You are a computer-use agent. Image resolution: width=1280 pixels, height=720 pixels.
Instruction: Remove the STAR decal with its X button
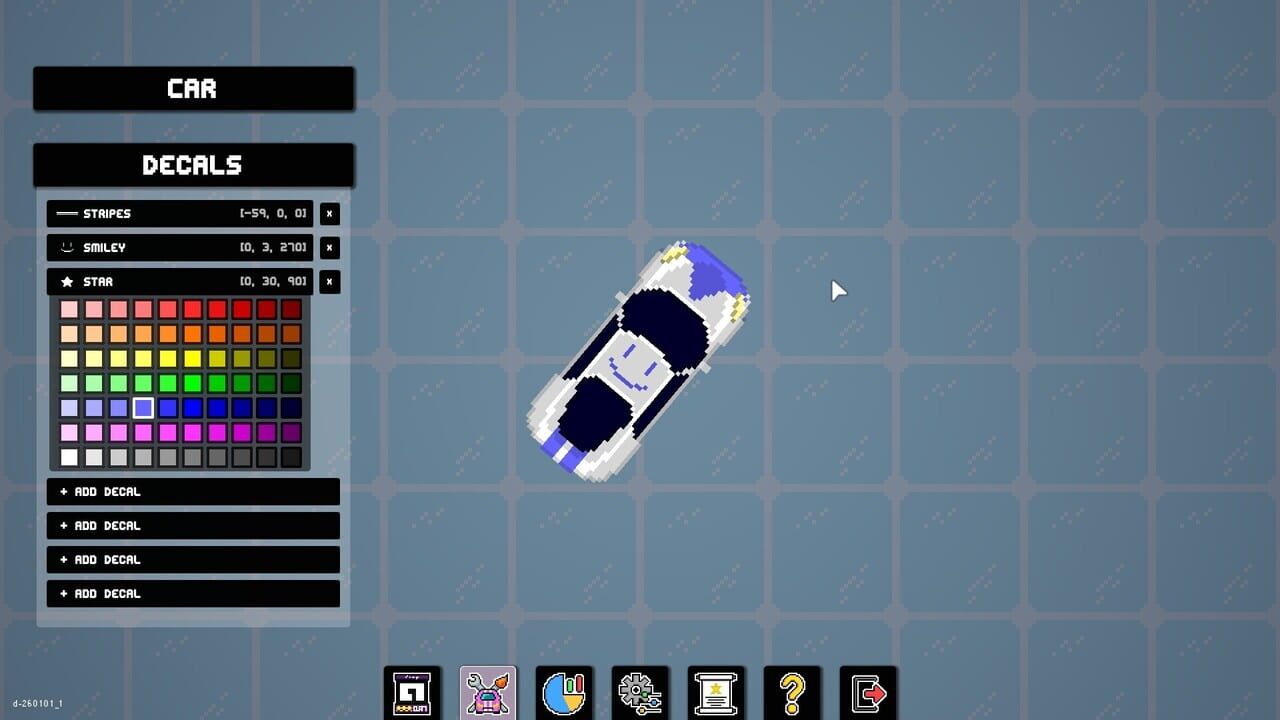click(329, 281)
